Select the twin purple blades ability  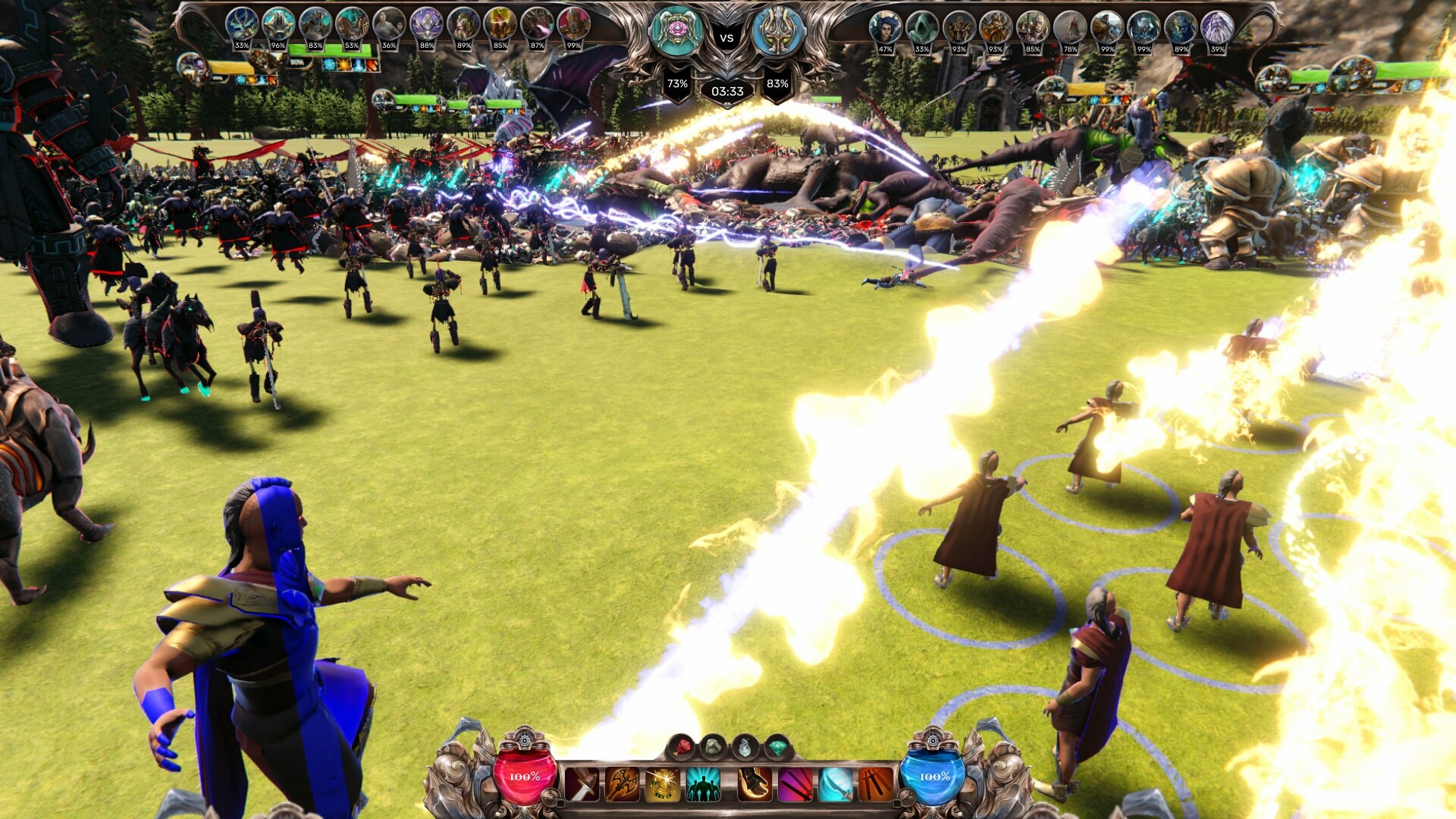794,781
